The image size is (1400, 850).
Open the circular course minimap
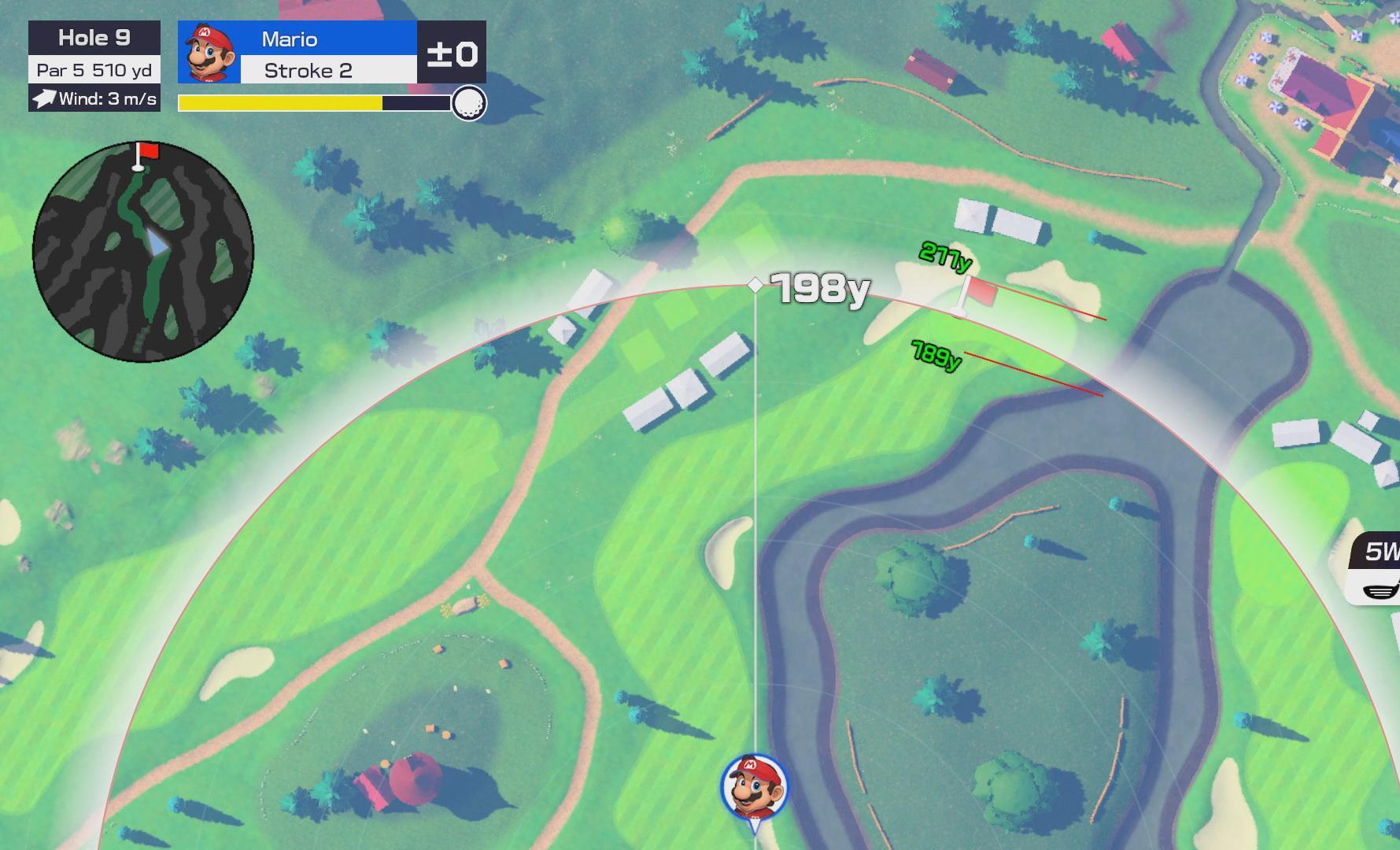pyautogui.click(x=143, y=253)
